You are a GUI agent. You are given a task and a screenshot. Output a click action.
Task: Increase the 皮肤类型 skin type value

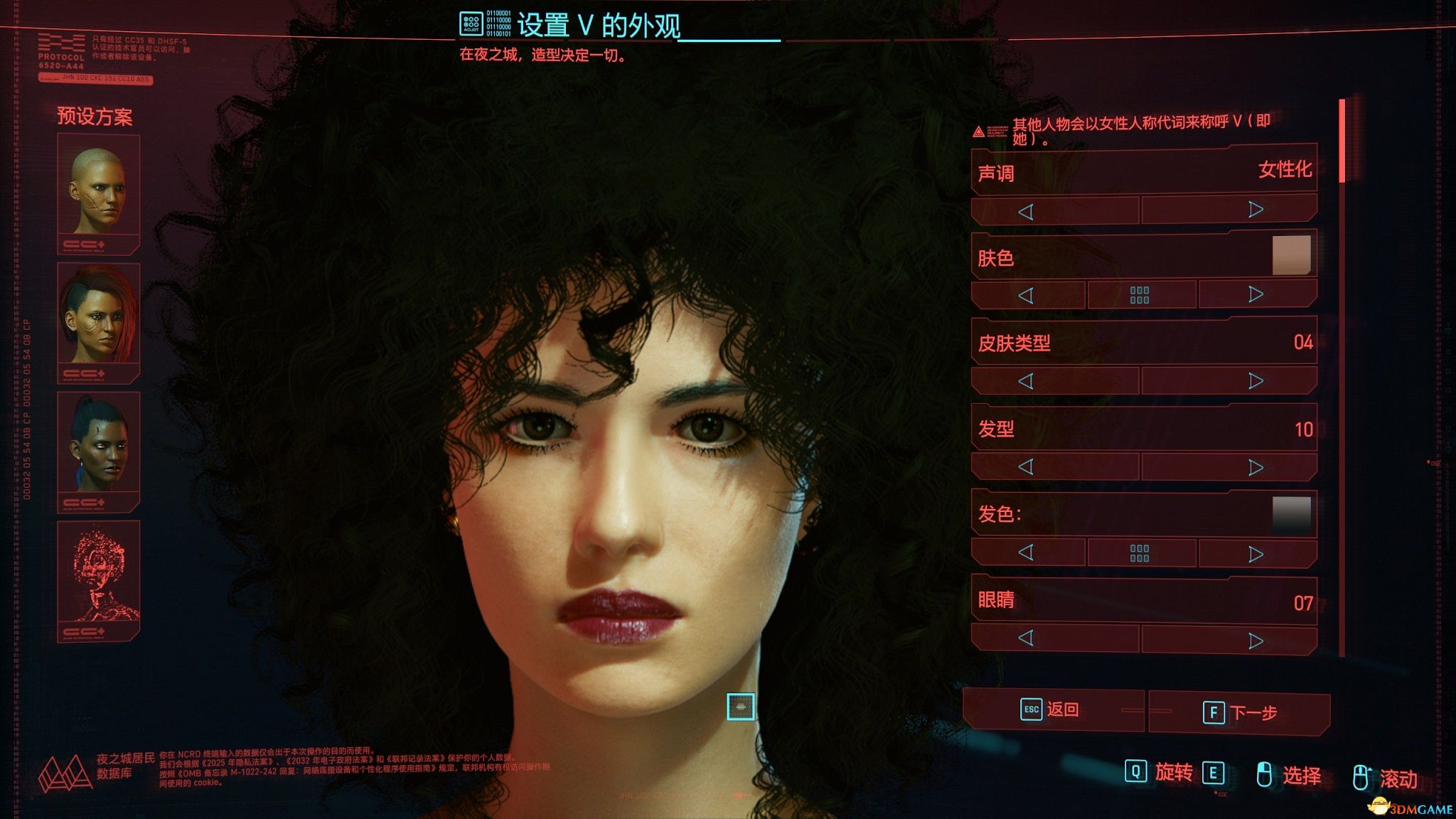pyautogui.click(x=1256, y=381)
